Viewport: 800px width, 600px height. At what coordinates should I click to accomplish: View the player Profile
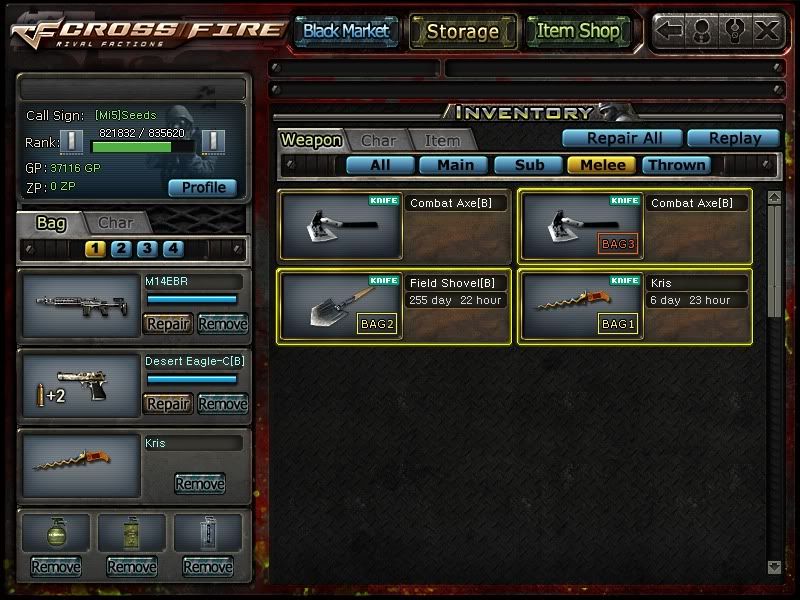pos(203,187)
